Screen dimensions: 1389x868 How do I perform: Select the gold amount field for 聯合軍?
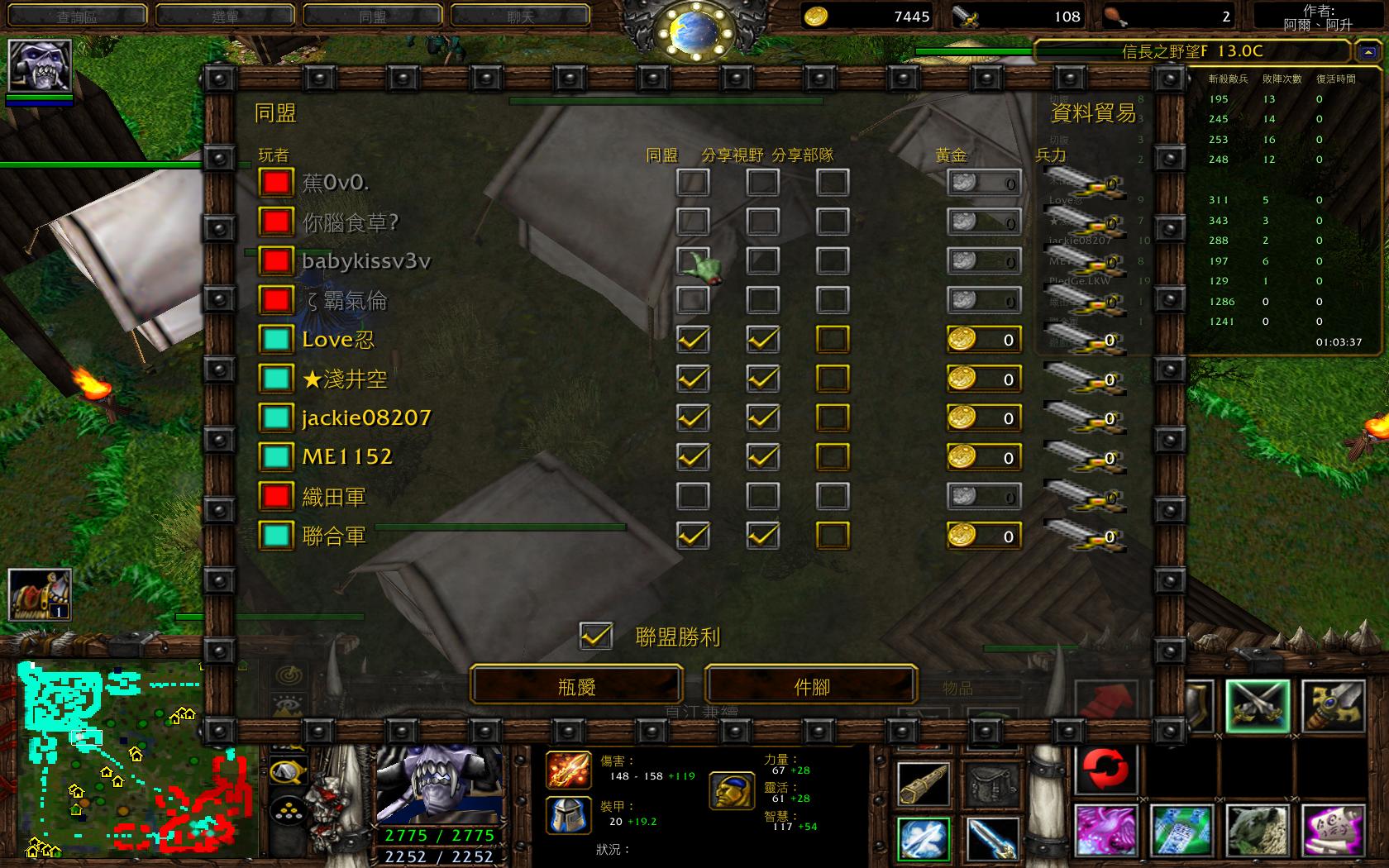click(x=984, y=537)
